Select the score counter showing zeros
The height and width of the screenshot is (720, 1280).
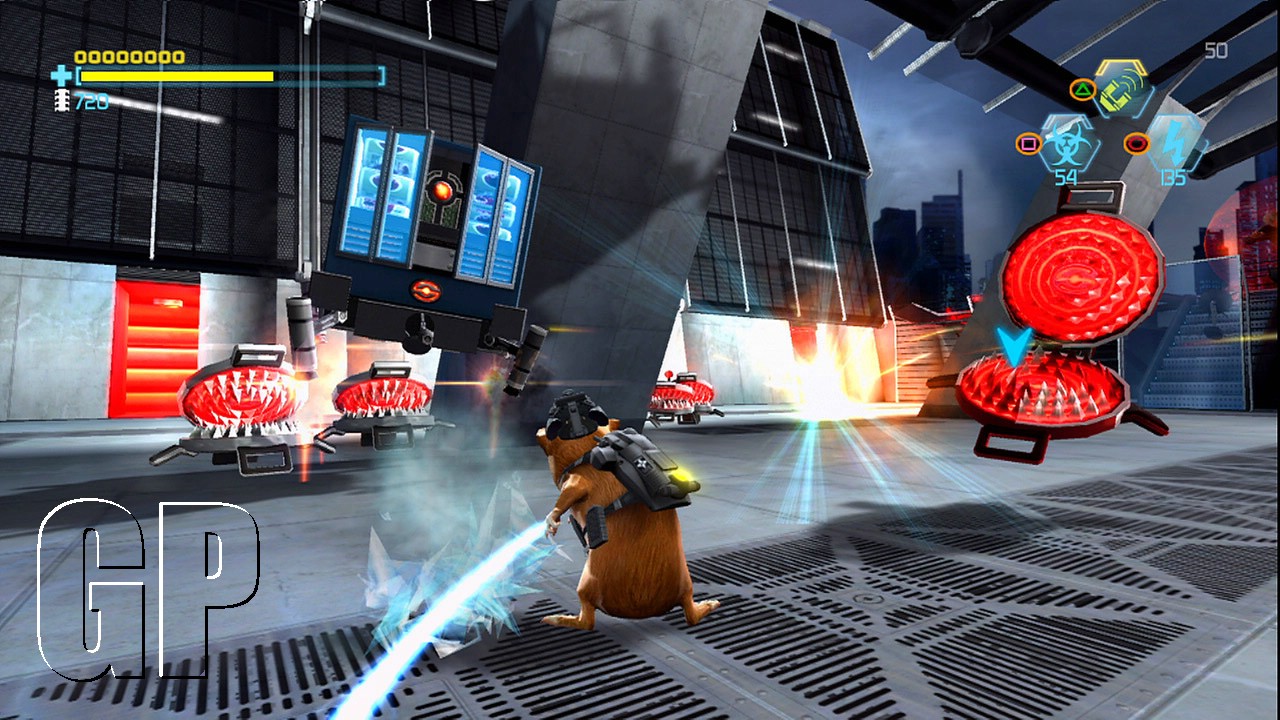pyautogui.click(x=128, y=57)
